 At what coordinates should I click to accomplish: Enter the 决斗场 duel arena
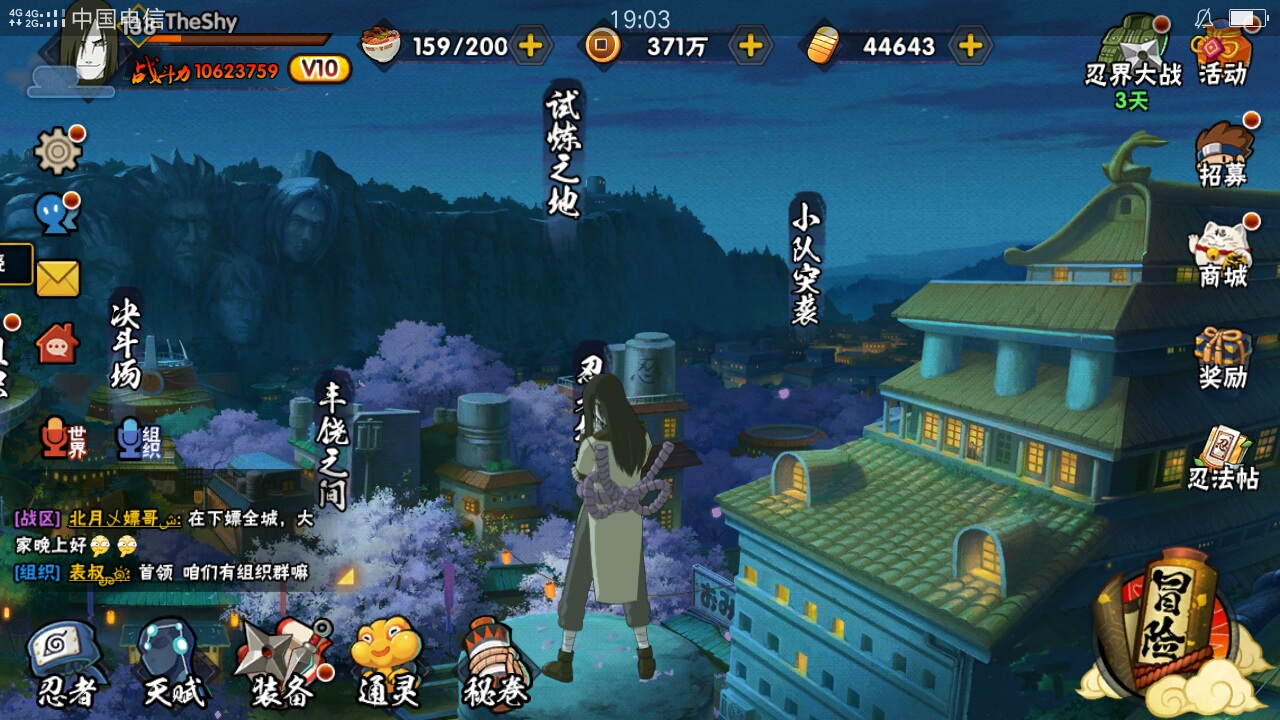coord(126,345)
